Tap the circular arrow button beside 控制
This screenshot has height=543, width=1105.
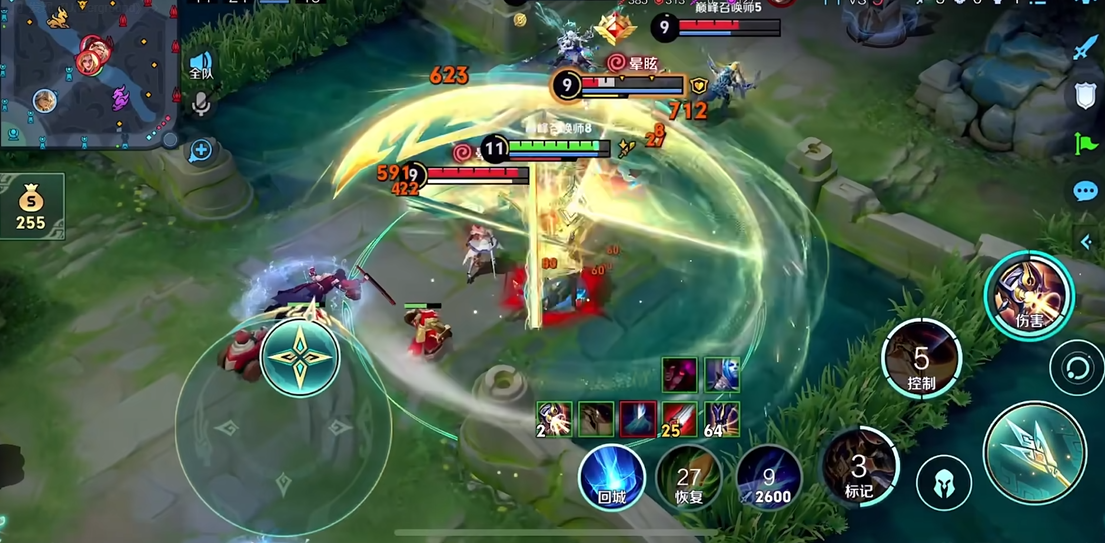pyautogui.click(x=1076, y=368)
